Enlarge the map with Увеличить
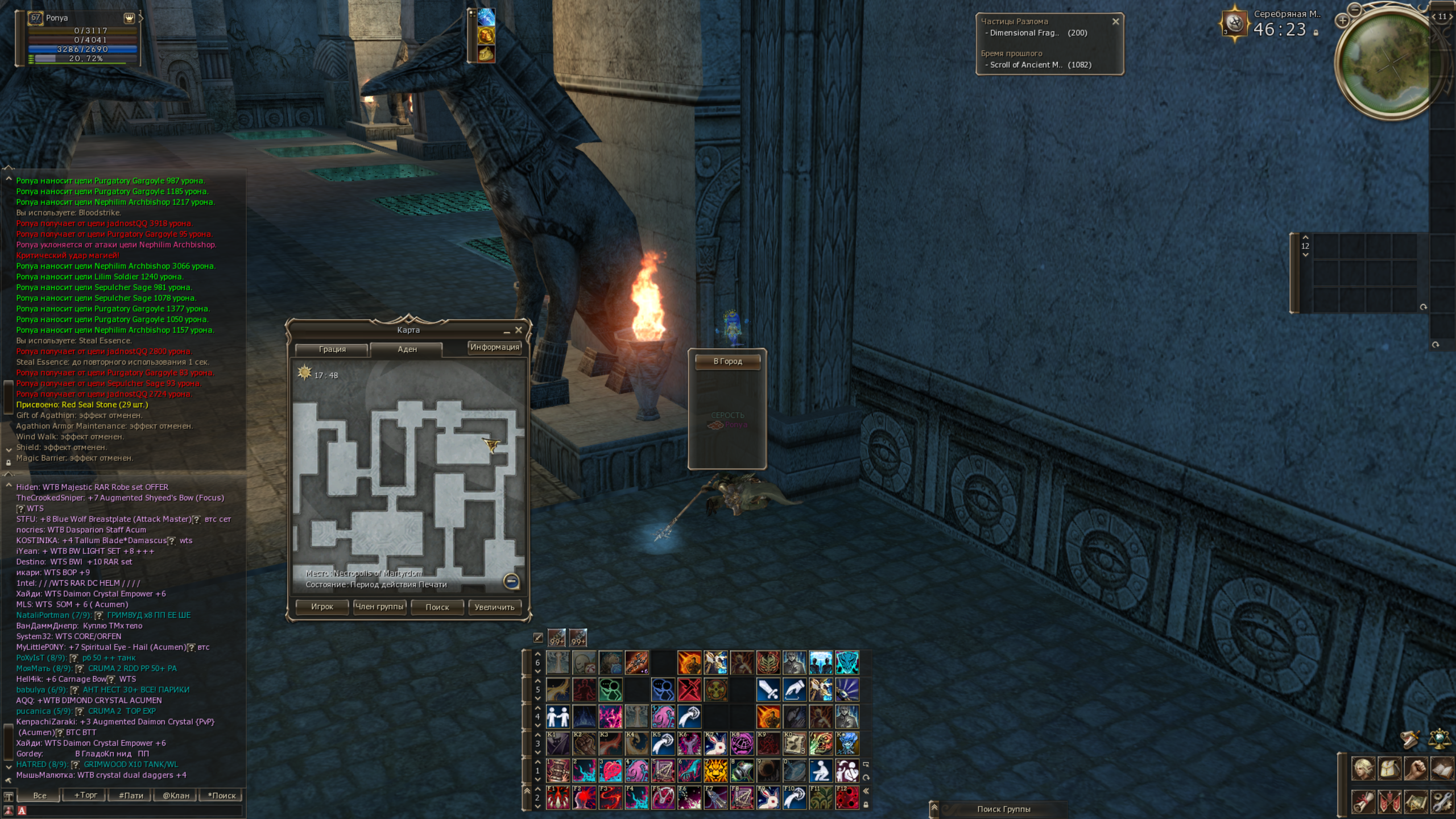The image size is (1456, 819). tap(494, 607)
